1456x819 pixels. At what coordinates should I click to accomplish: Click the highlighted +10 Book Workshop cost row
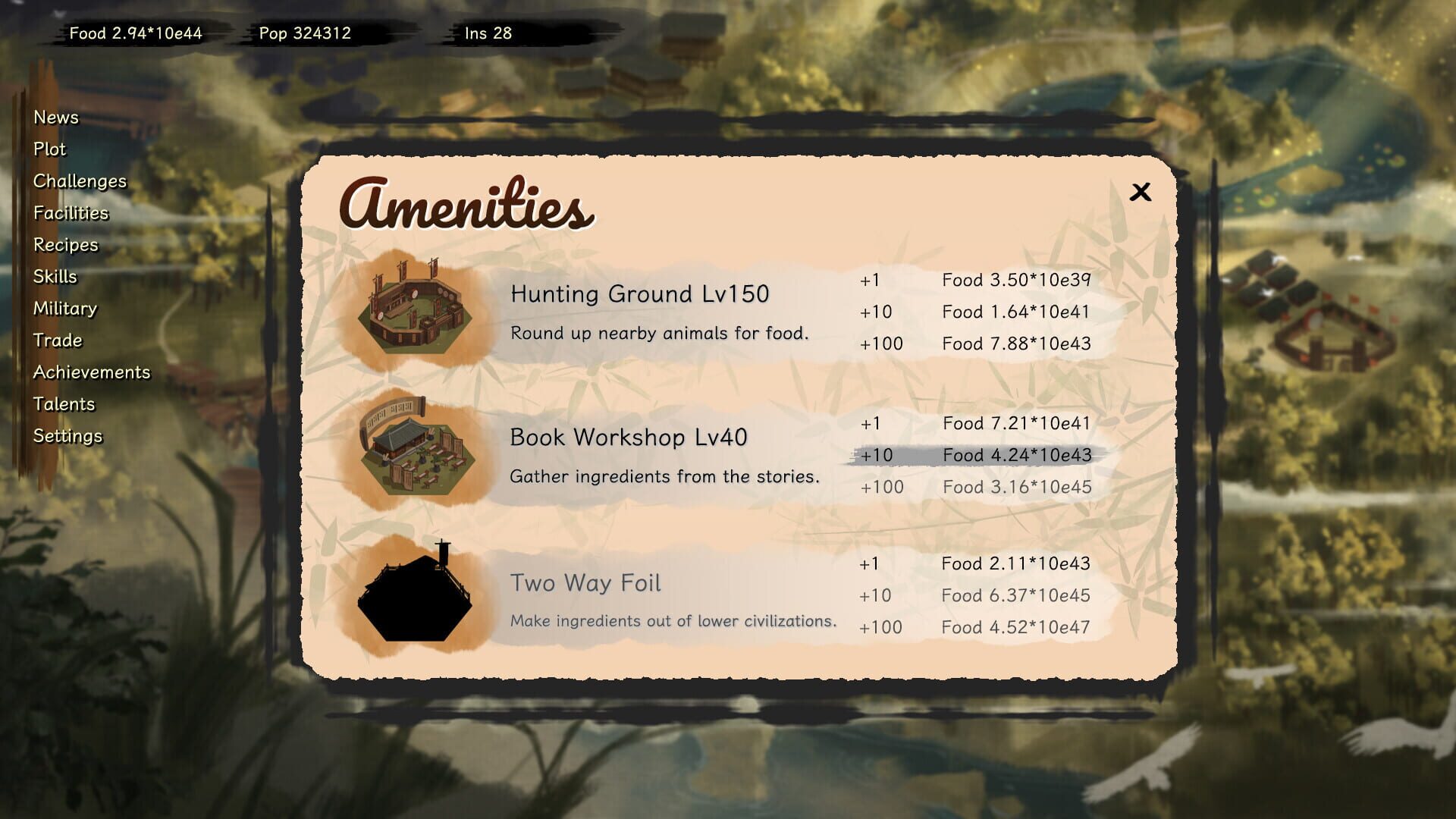[978, 456]
